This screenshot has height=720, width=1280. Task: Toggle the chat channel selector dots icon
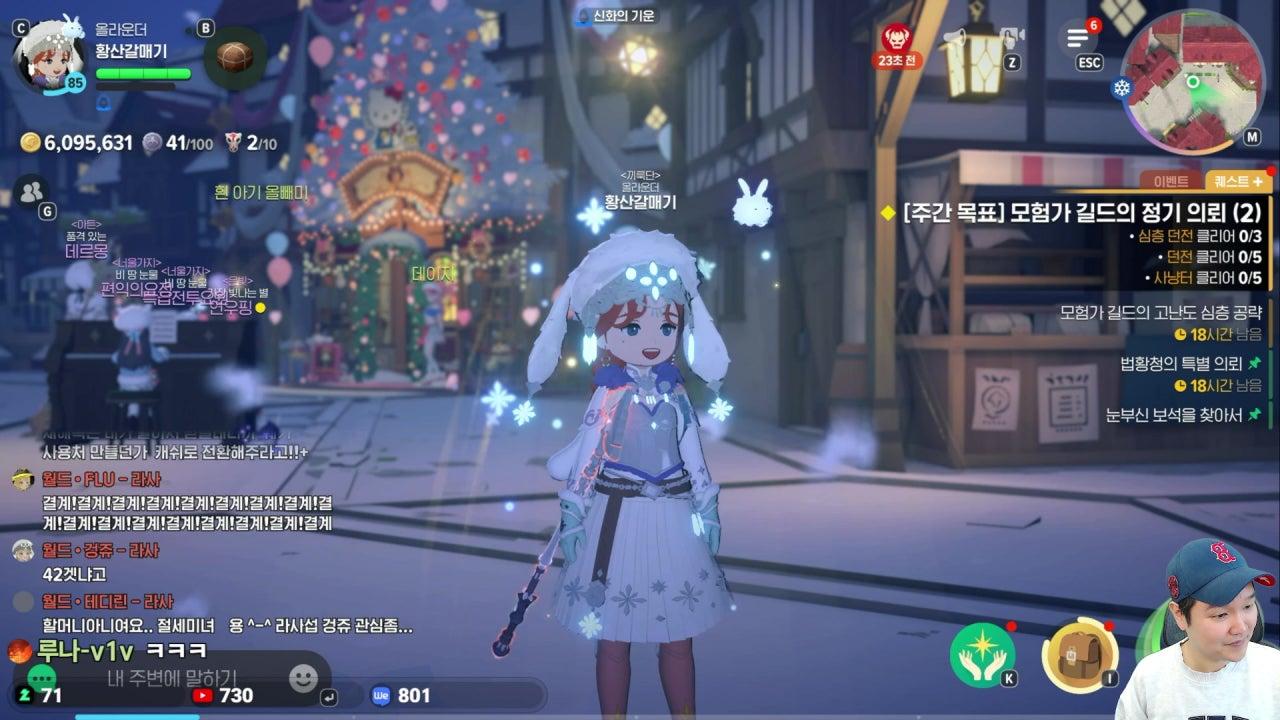click(x=41, y=676)
